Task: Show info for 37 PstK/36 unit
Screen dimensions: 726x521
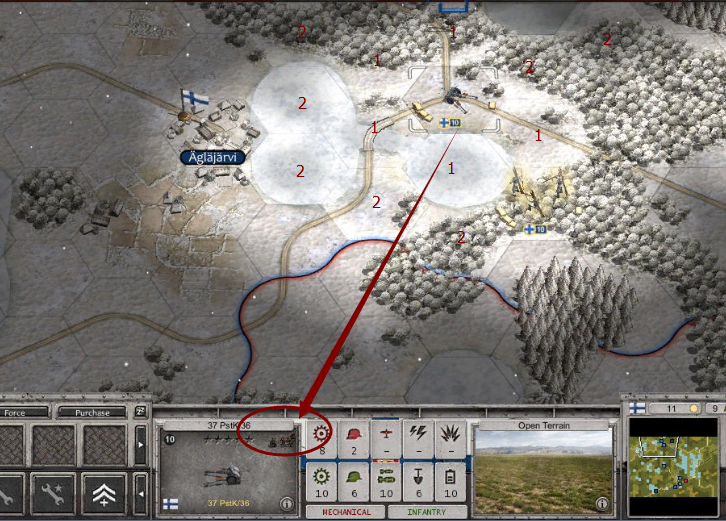Action: point(287,503)
